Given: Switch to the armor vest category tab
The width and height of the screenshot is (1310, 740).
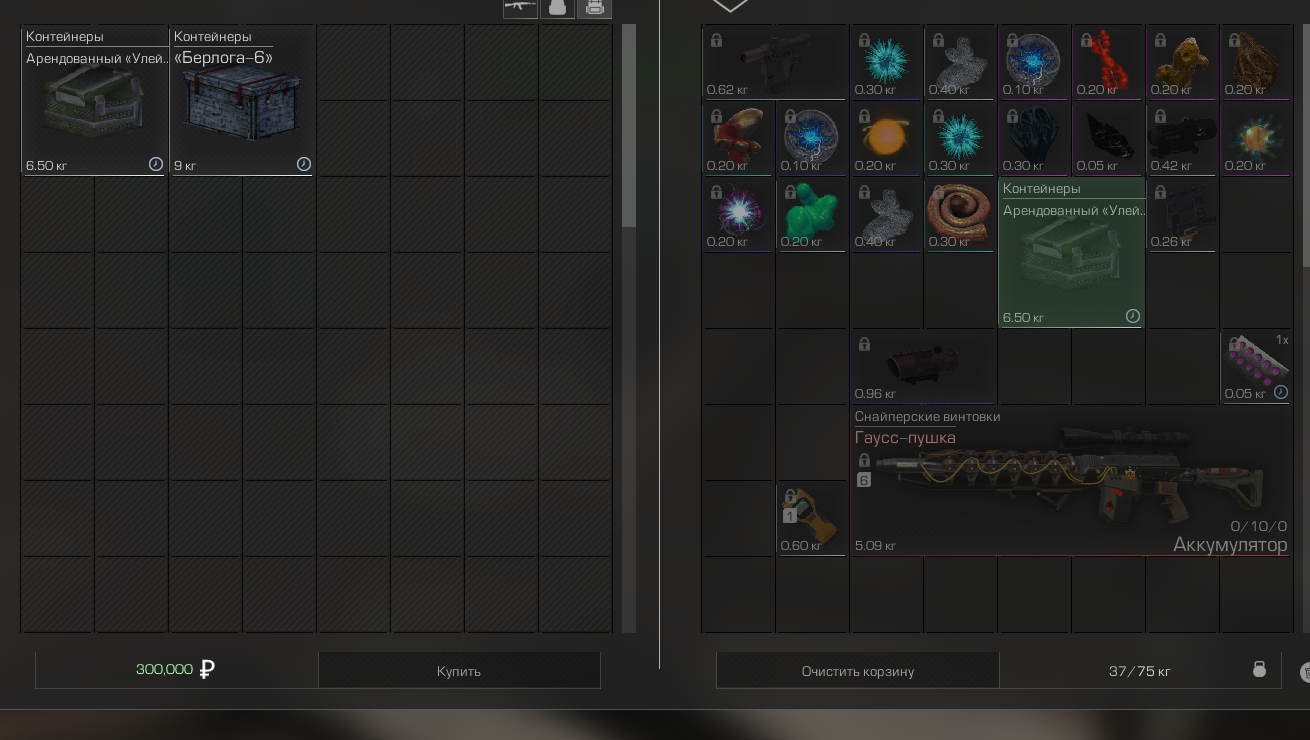Looking at the screenshot, I should 558,7.
